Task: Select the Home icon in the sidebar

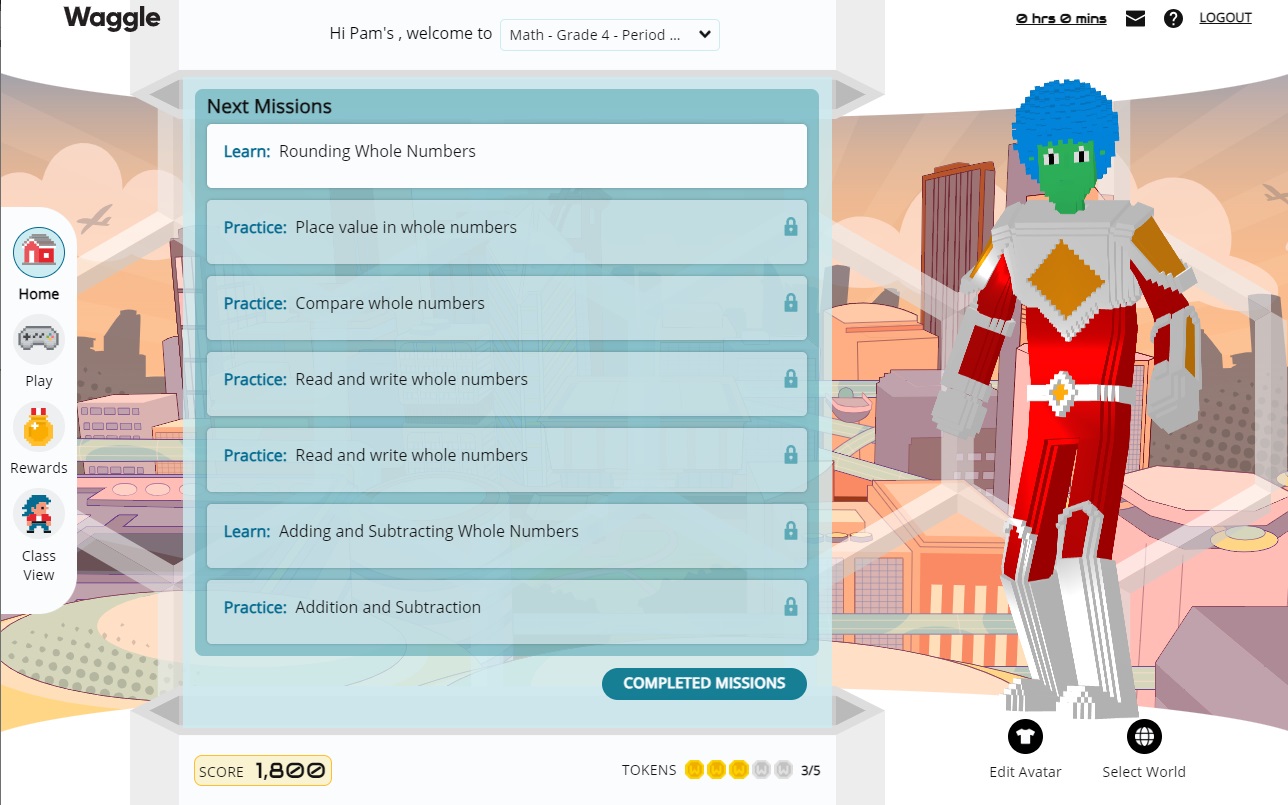Action: pos(38,253)
